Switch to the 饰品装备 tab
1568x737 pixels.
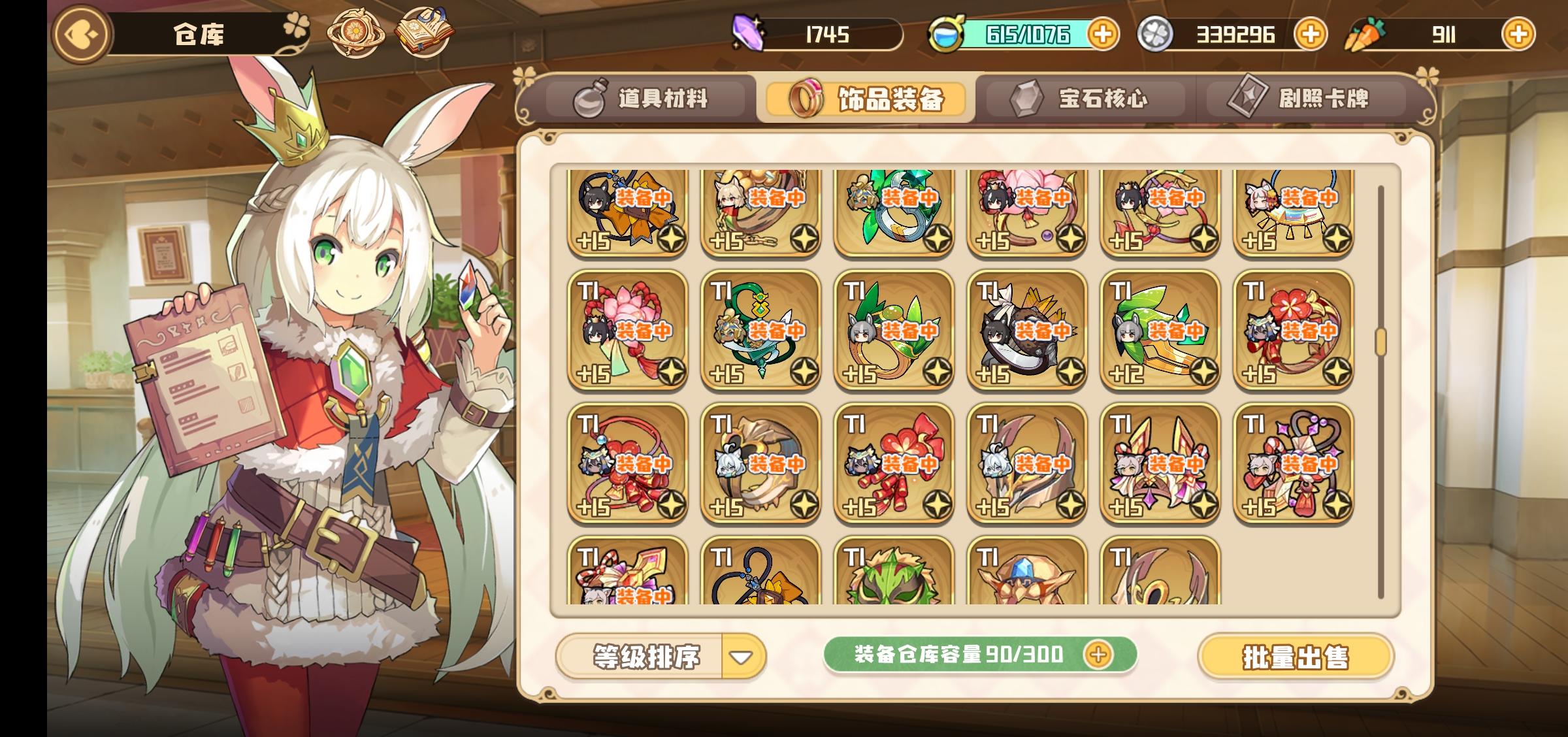pos(864,99)
